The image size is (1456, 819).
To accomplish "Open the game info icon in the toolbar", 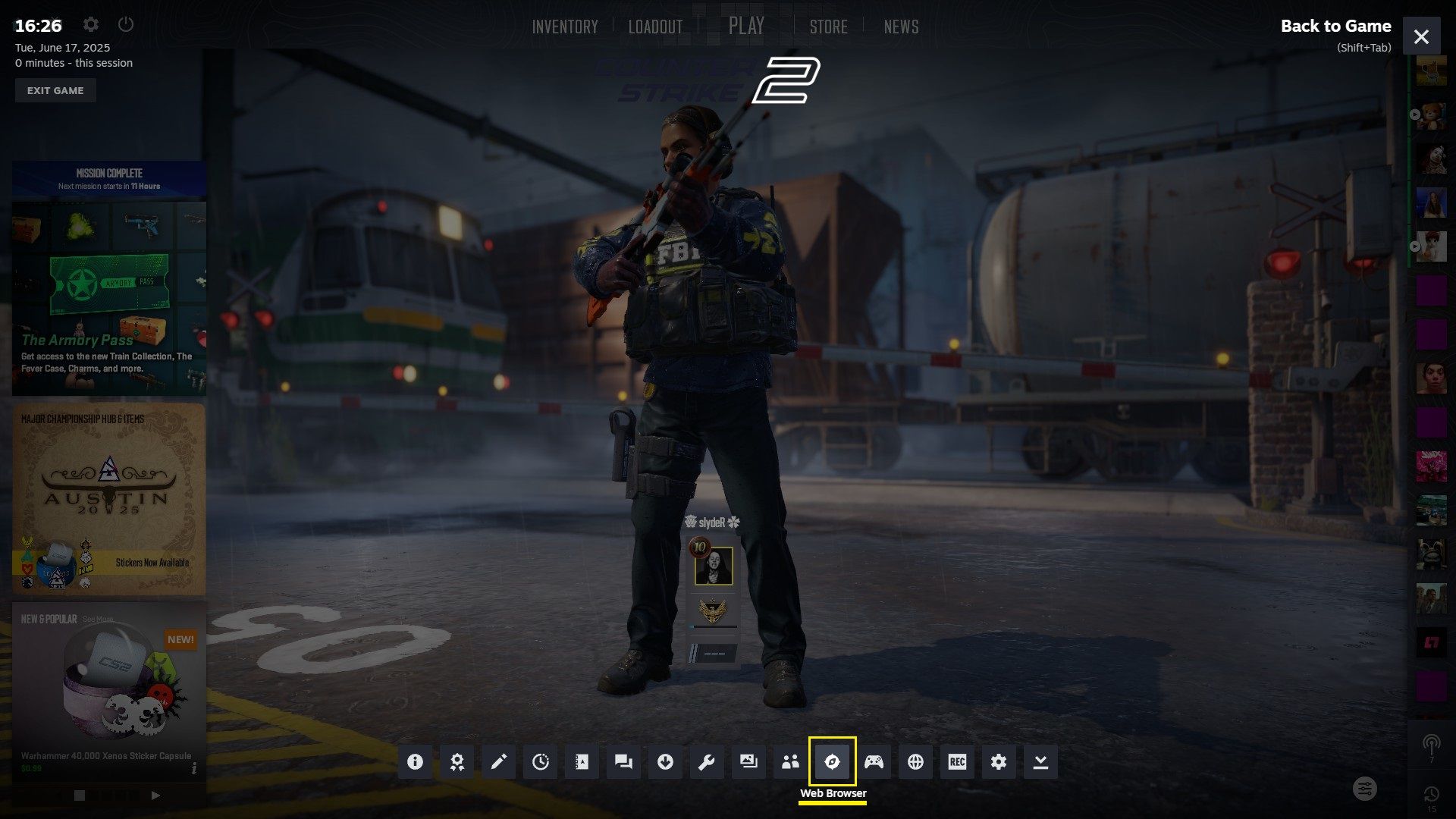I will click(x=415, y=761).
